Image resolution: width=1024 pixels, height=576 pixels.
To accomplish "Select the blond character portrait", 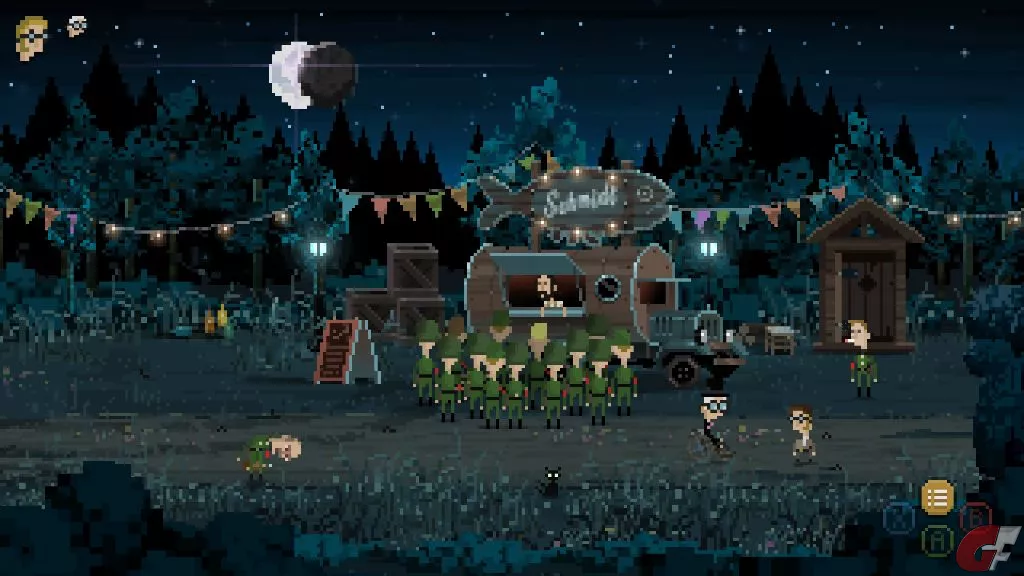I will [32, 37].
